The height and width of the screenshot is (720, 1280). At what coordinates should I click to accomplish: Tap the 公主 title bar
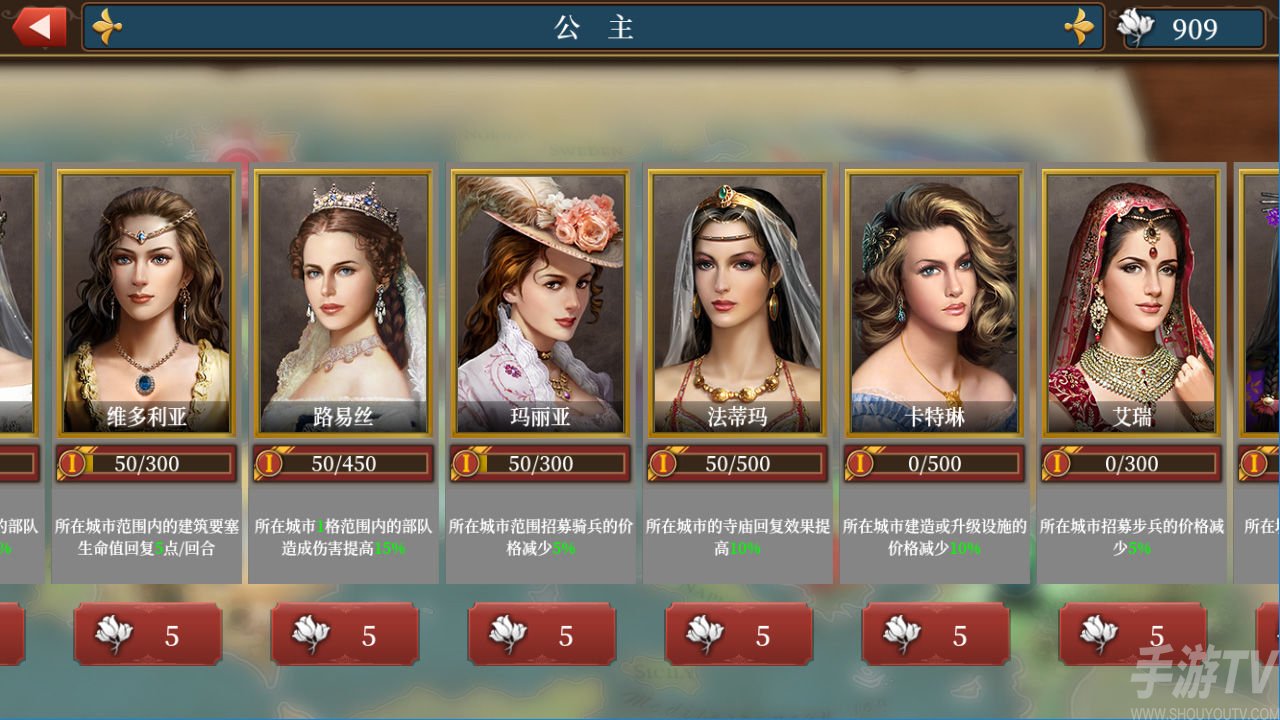[x=594, y=29]
